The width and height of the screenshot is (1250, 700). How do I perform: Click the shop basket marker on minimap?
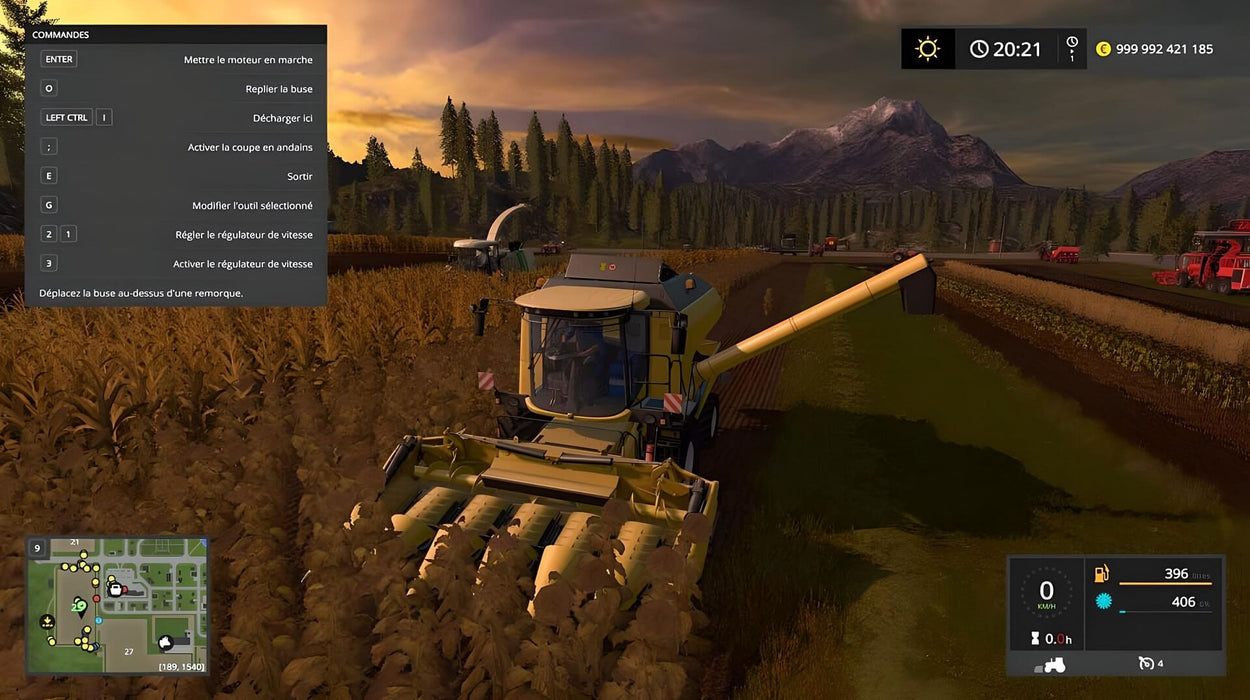117,590
